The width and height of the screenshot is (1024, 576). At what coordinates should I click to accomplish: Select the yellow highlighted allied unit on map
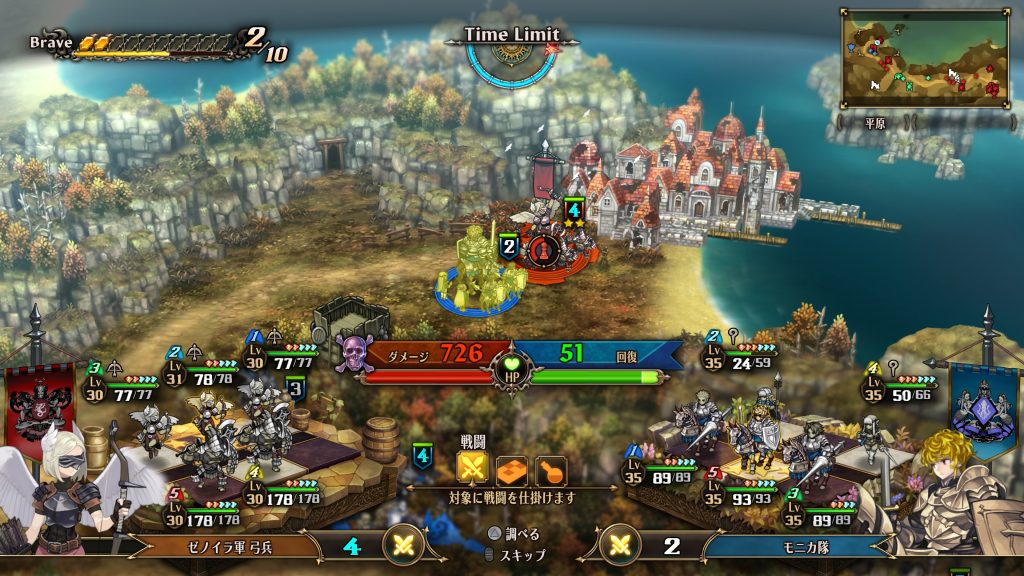click(x=473, y=266)
